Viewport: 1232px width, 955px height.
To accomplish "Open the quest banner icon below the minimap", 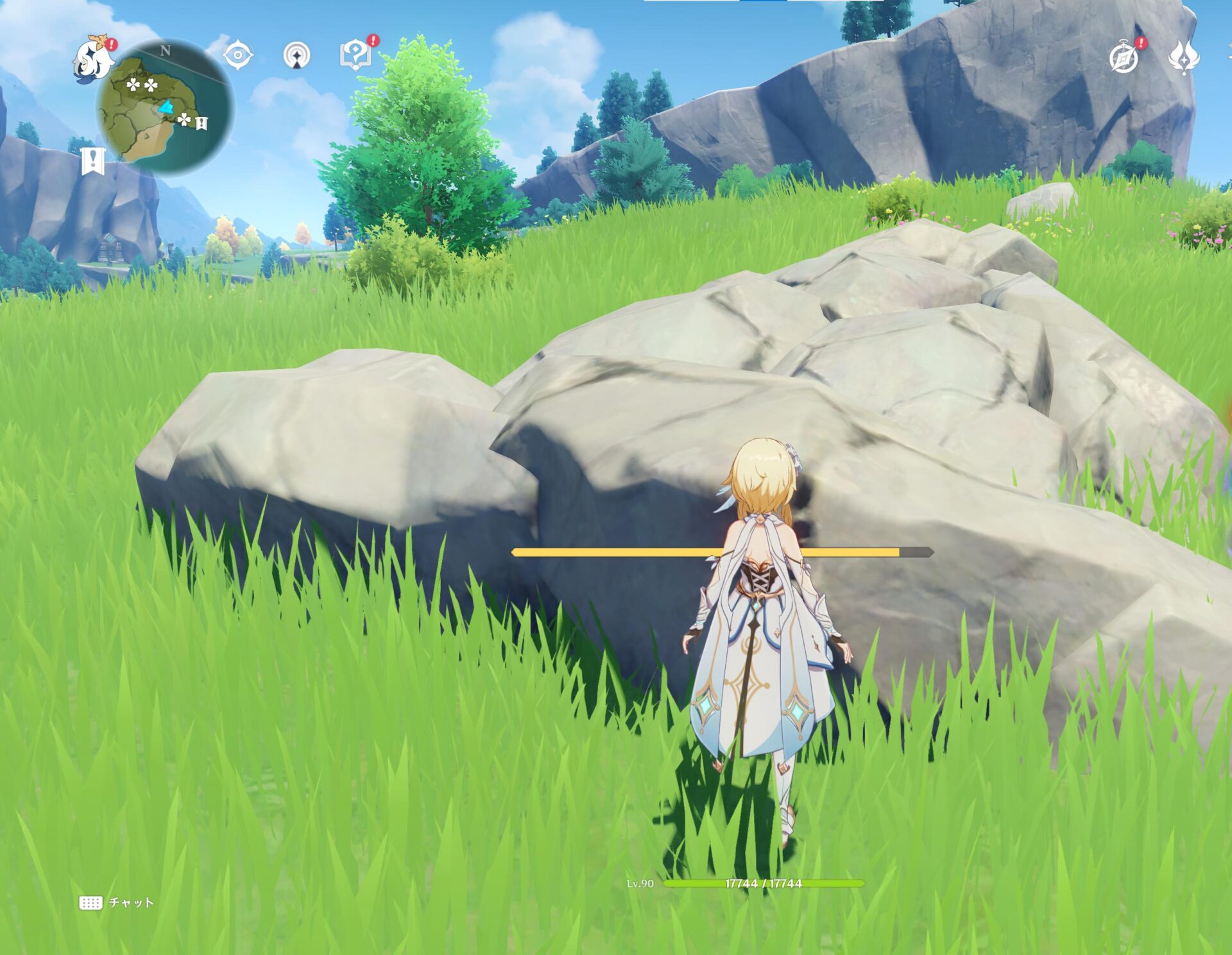I will [93, 160].
